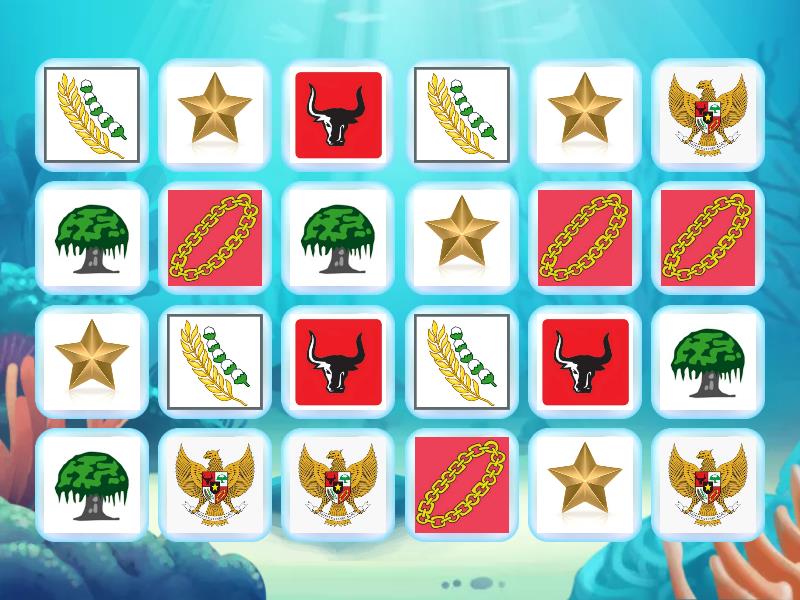800x600 pixels.
Task: Select the chain card between two banyan trees
Action: coord(215,237)
